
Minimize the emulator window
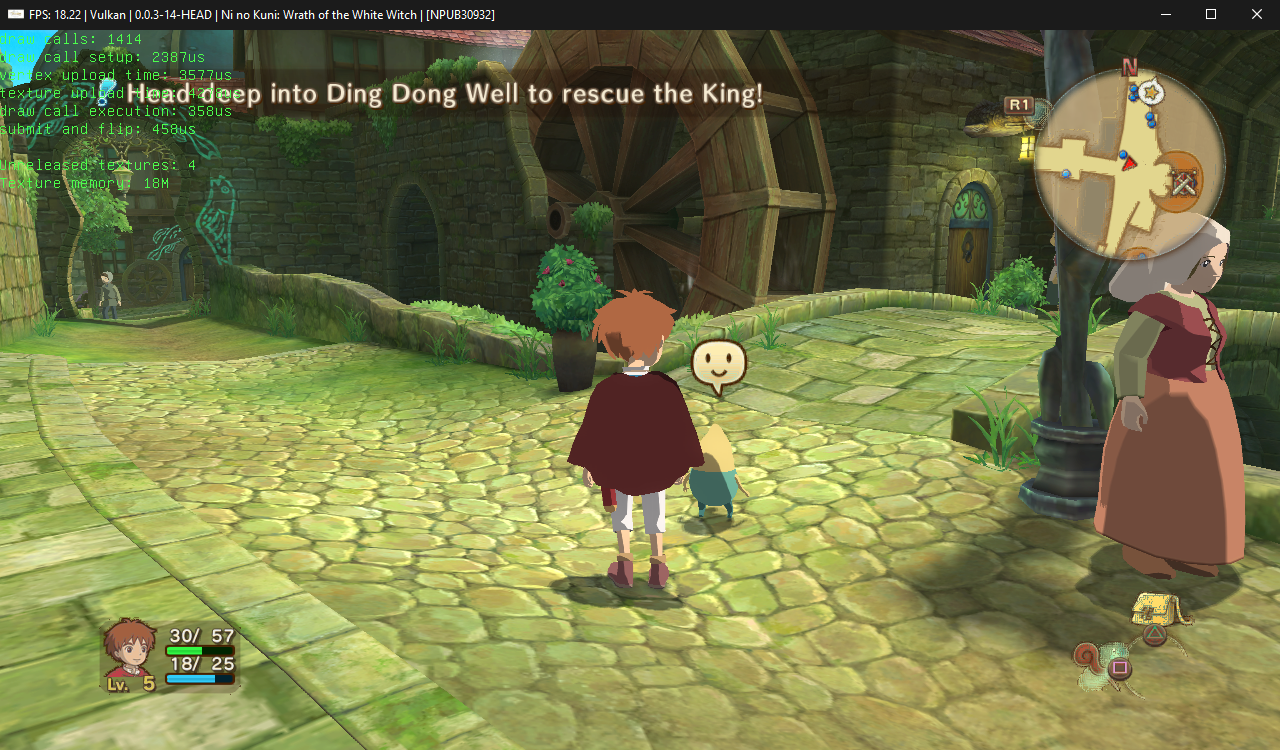1165,14
